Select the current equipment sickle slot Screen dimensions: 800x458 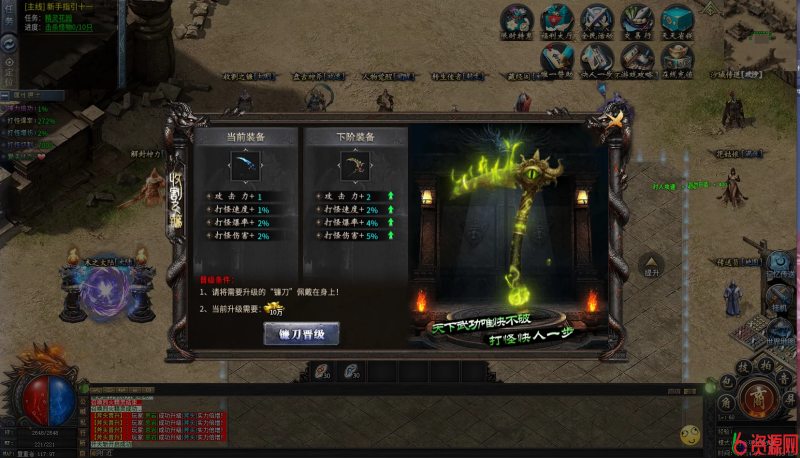coord(245,164)
